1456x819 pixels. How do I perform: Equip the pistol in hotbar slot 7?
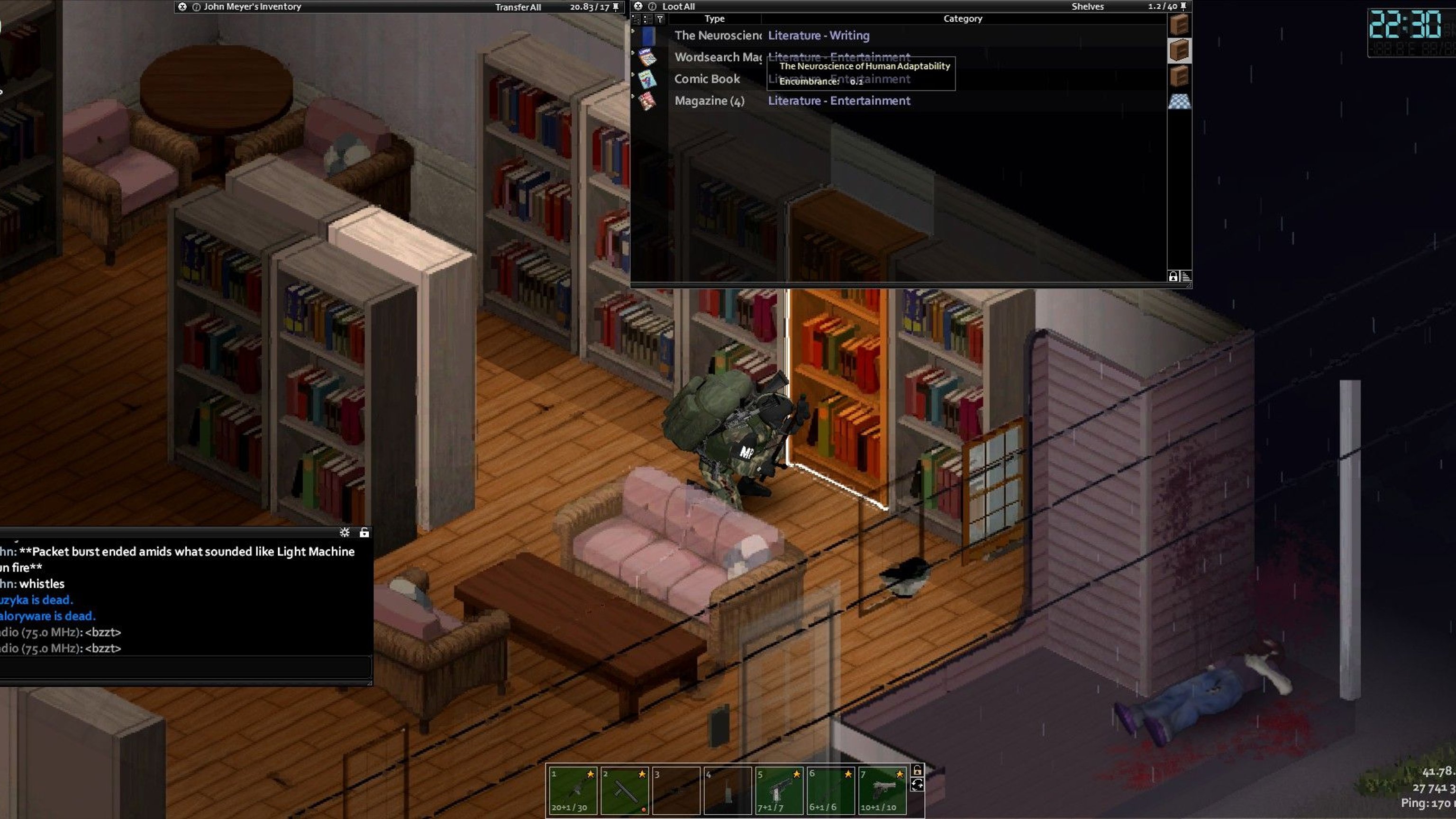(883, 790)
